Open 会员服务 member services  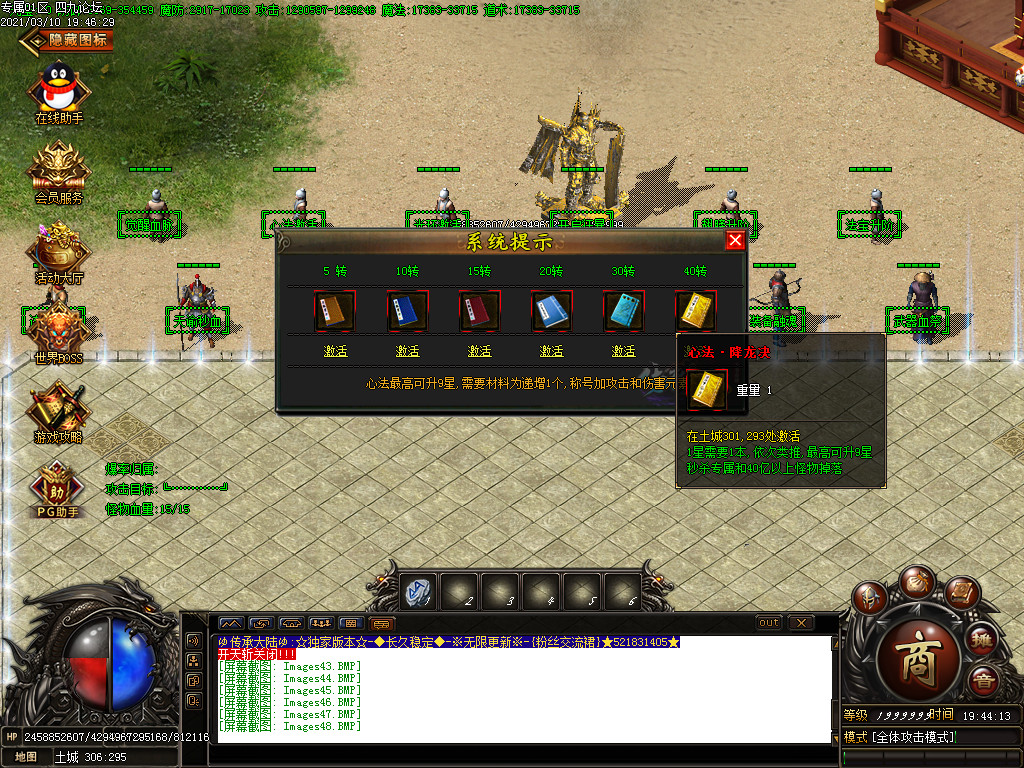[x=59, y=170]
